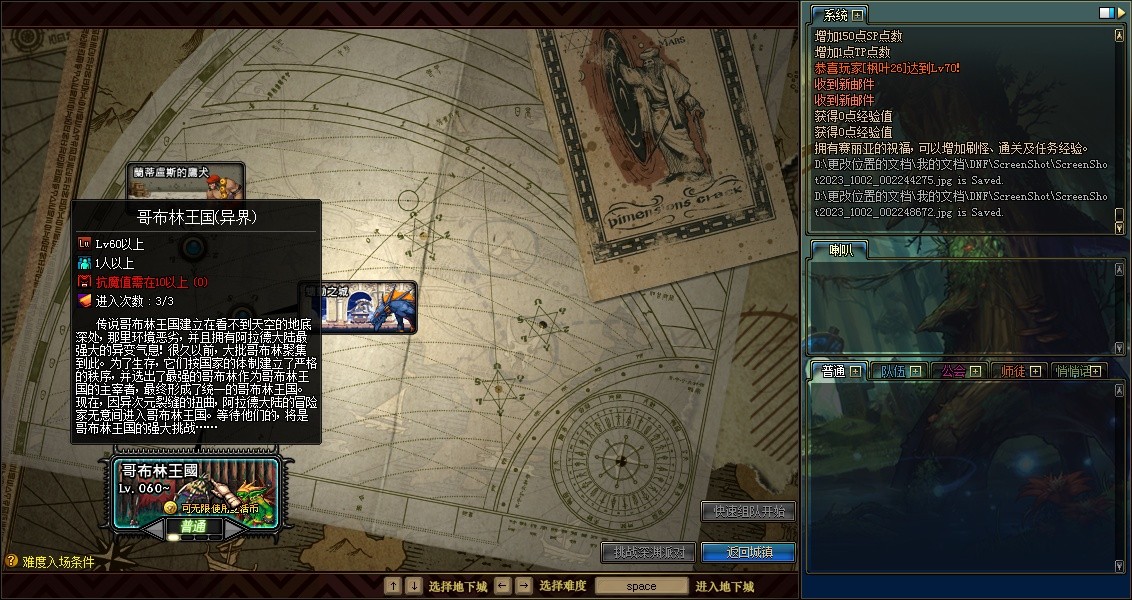Raise difficulty with the right arrow beside 普通

click(x=238, y=527)
